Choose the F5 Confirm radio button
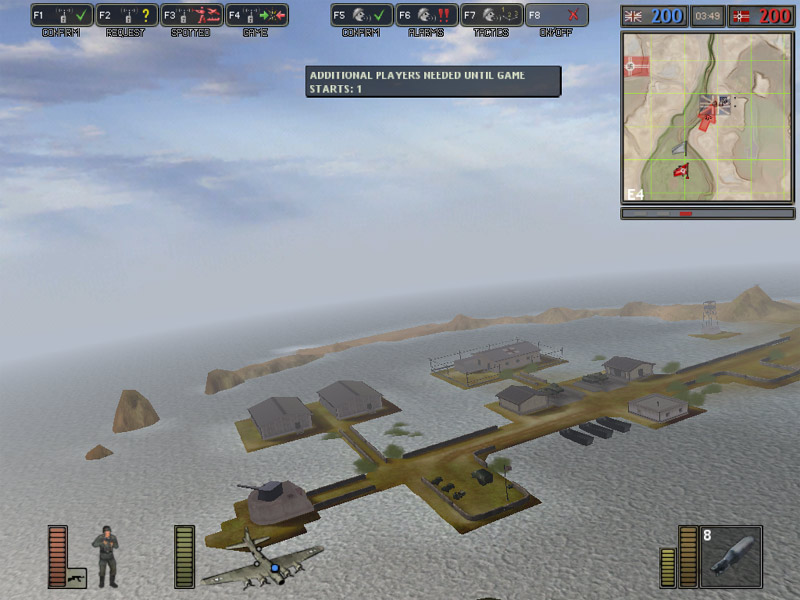Image resolution: width=800 pixels, height=600 pixels. [x=361, y=15]
